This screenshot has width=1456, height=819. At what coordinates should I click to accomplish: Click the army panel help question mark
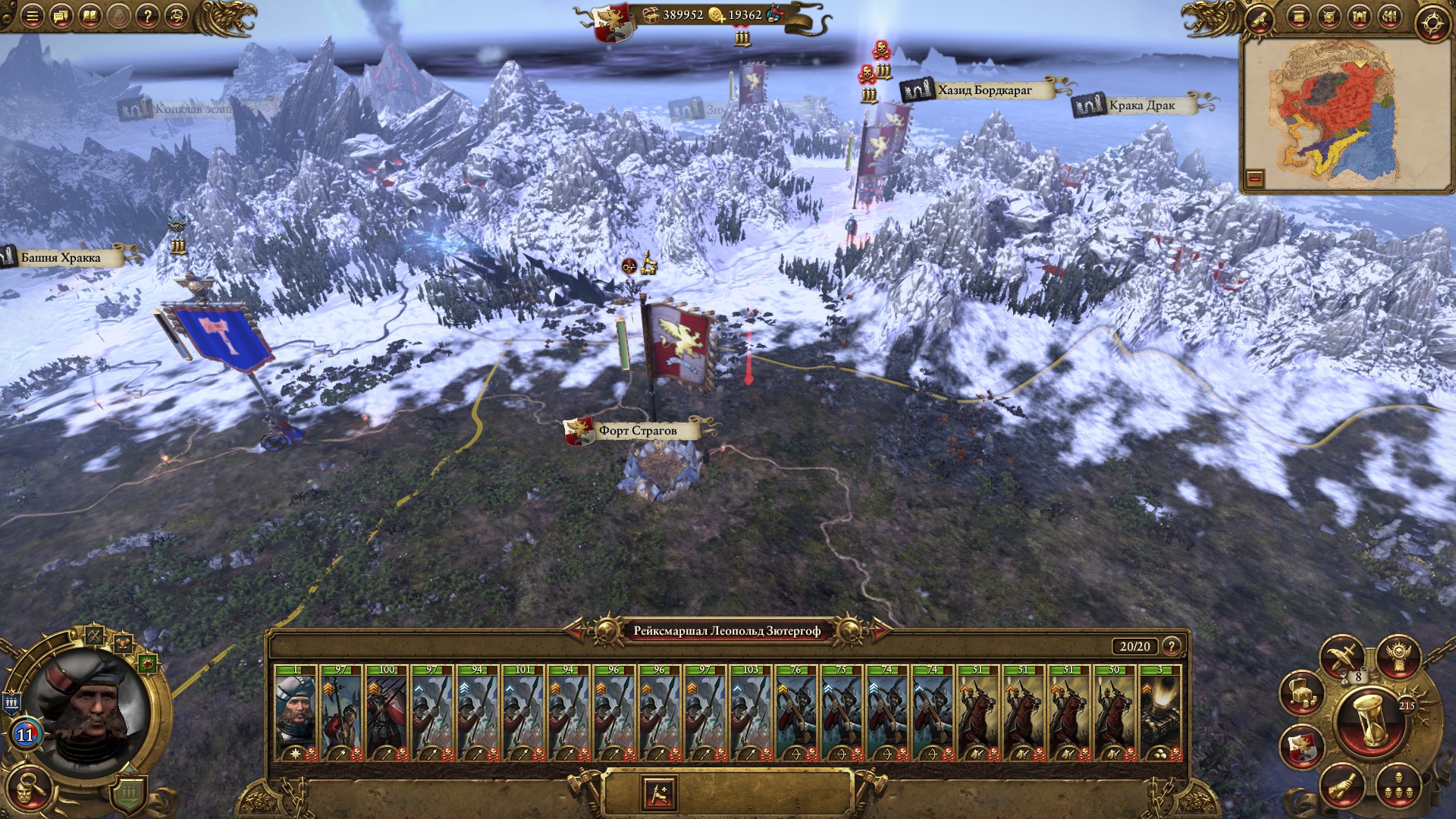1172,646
